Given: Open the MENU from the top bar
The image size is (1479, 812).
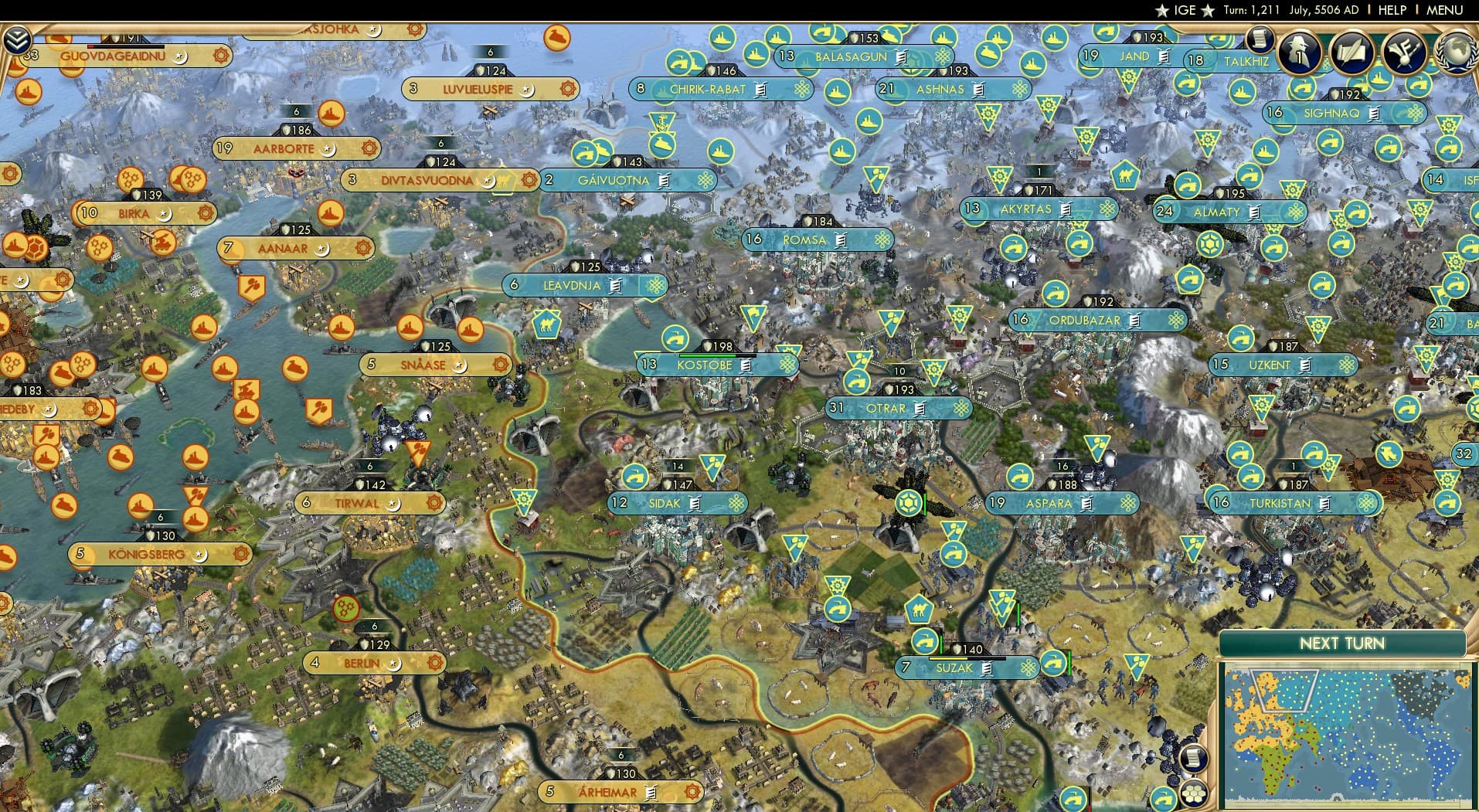Looking at the screenshot, I should click(1446, 10).
